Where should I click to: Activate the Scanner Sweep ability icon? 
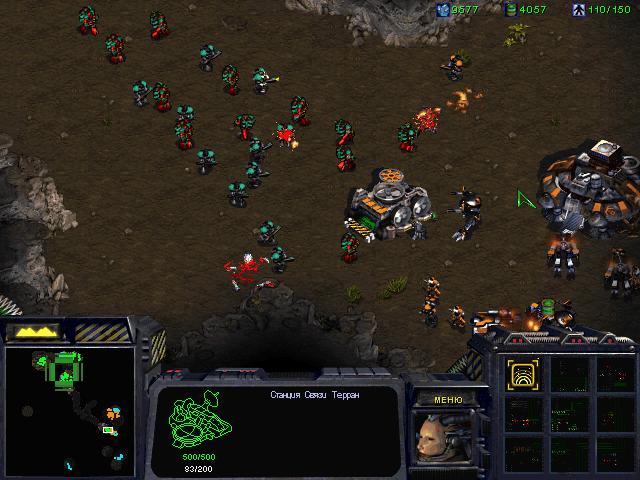[x=521, y=374]
